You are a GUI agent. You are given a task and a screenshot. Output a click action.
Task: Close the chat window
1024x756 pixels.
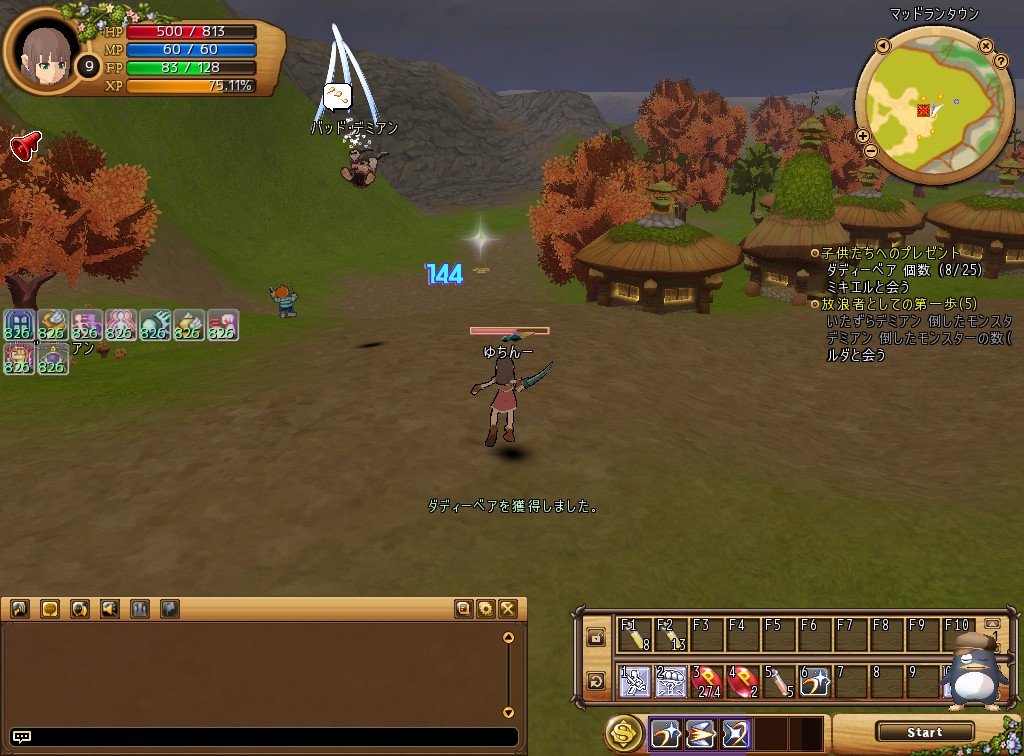pos(508,608)
